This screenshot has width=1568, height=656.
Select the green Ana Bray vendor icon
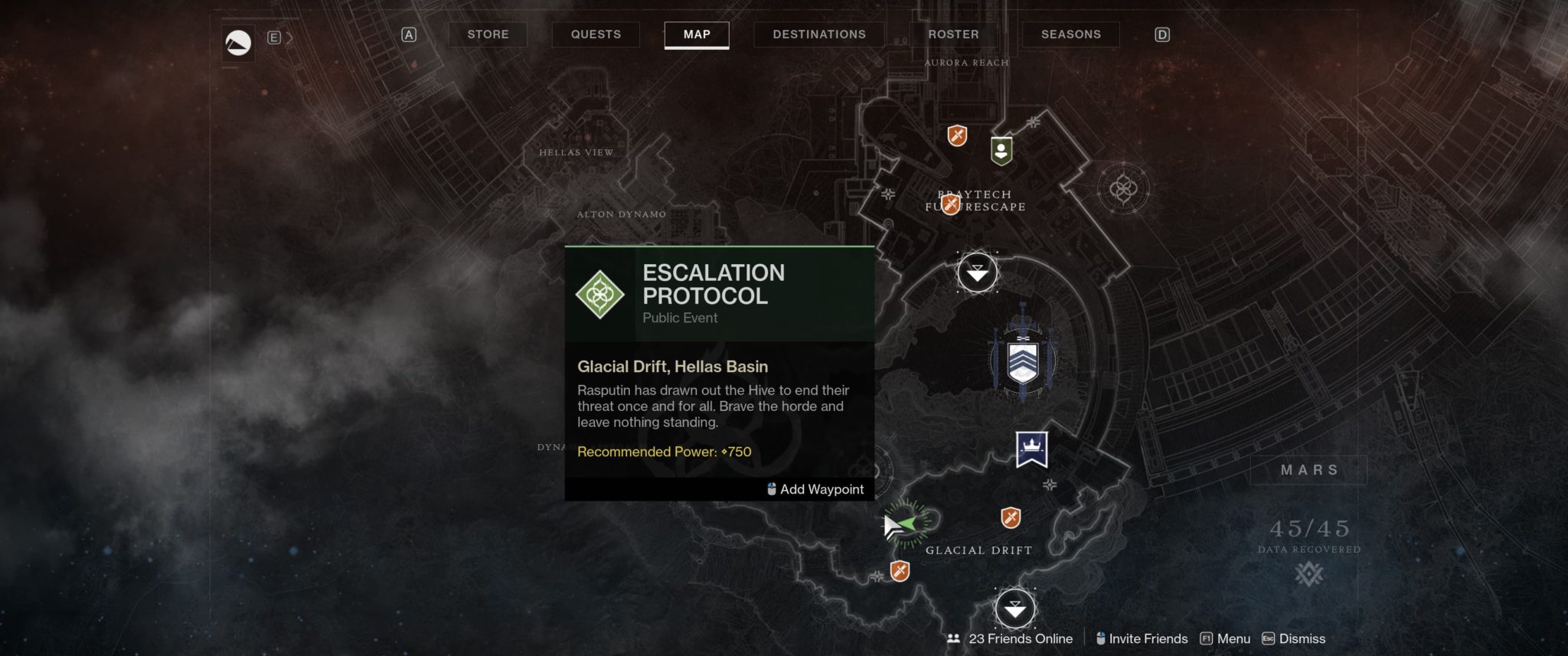1001,148
